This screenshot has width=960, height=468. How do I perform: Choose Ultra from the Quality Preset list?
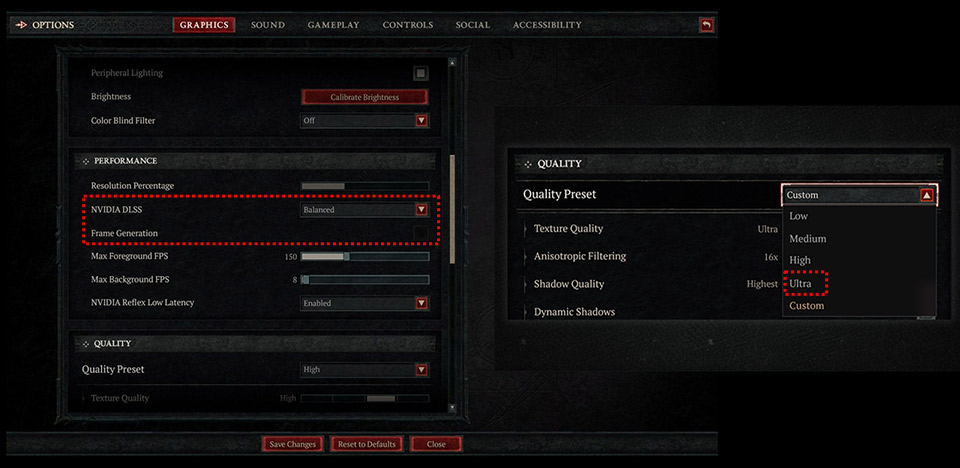click(x=800, y=284)
